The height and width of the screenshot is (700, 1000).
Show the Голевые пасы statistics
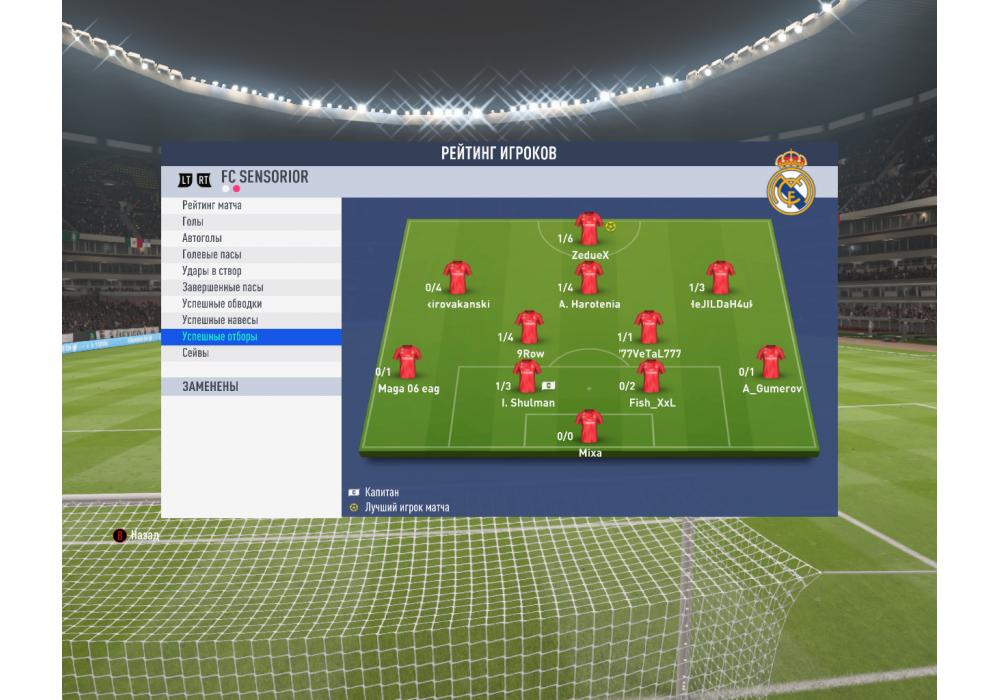point(211,255)
